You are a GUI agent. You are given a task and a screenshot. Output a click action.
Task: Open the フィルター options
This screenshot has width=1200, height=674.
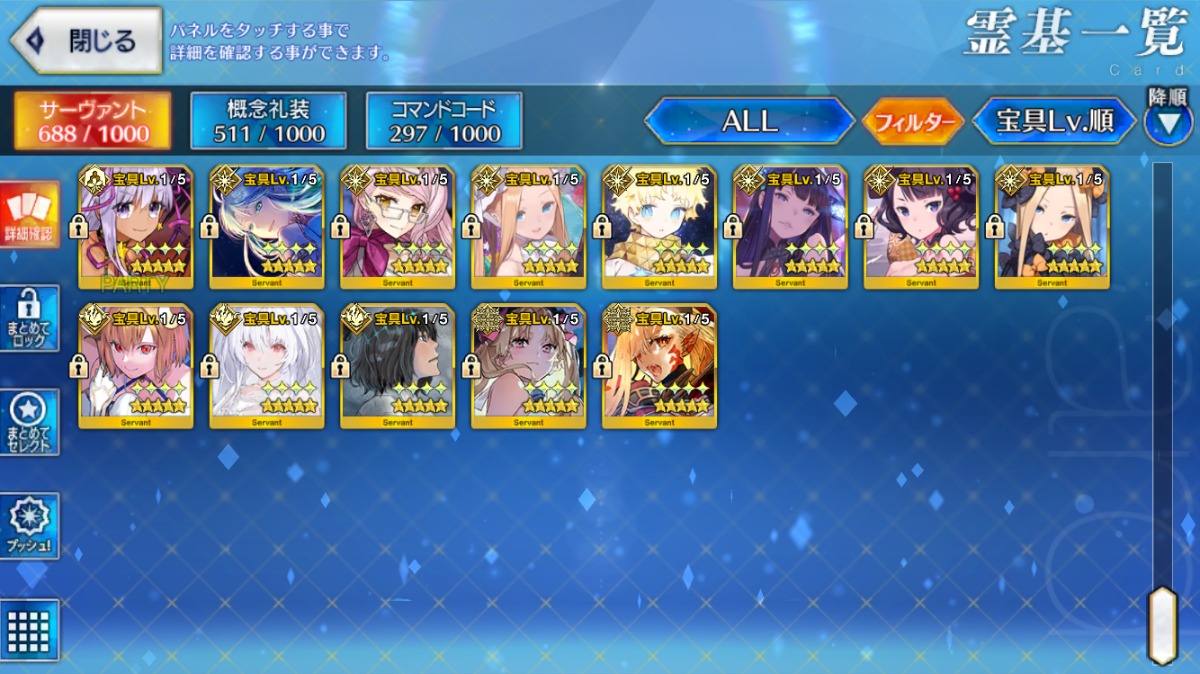(912, 122)
